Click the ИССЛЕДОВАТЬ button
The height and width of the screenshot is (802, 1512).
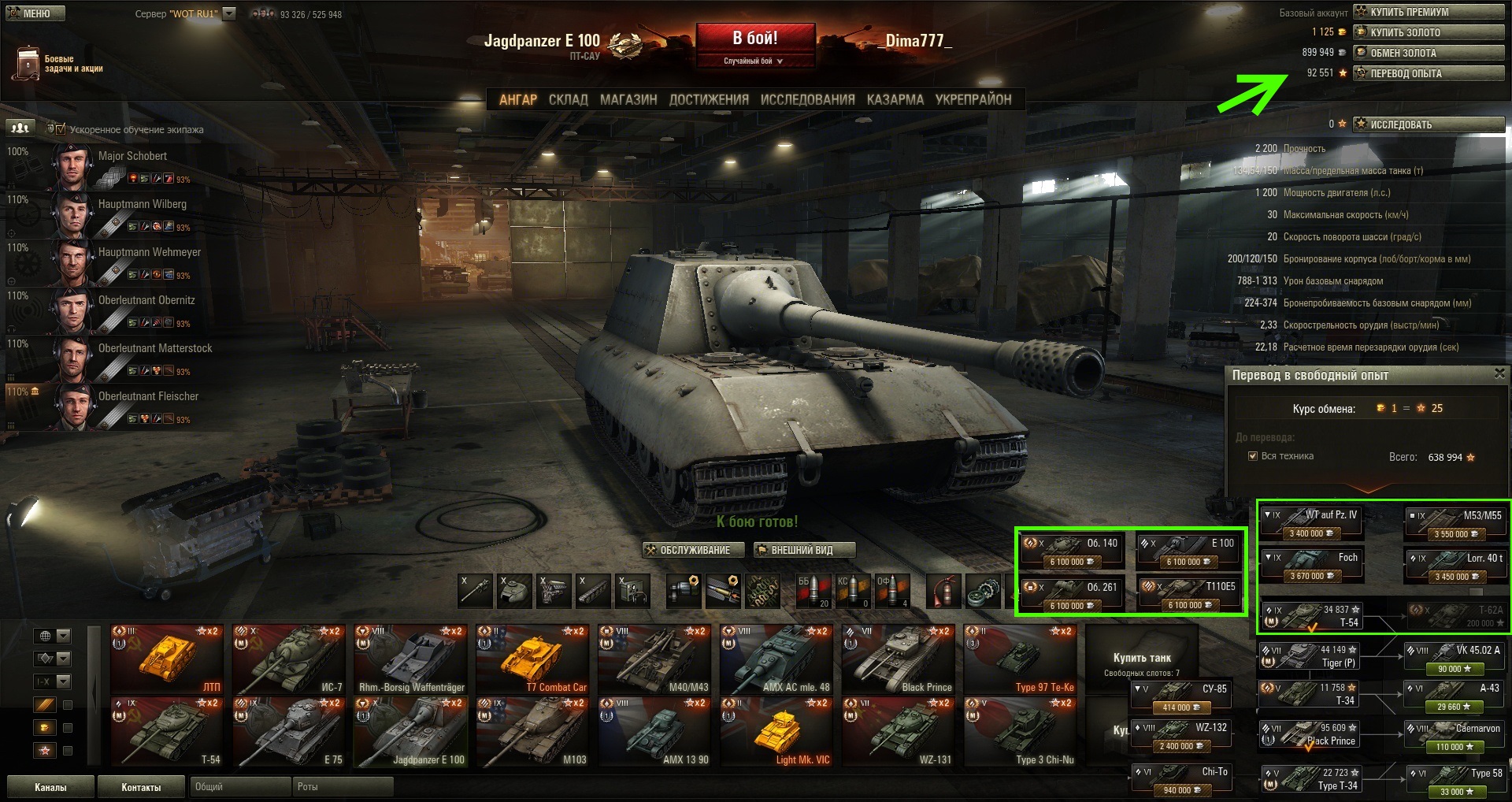(x=1429, y=124)
